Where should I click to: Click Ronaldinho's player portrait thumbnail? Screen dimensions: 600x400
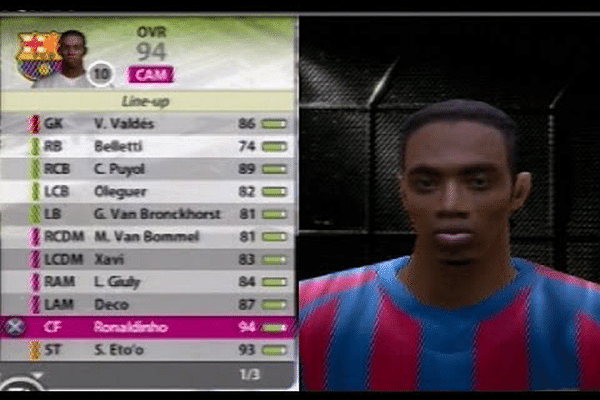(x=71, y=56)
